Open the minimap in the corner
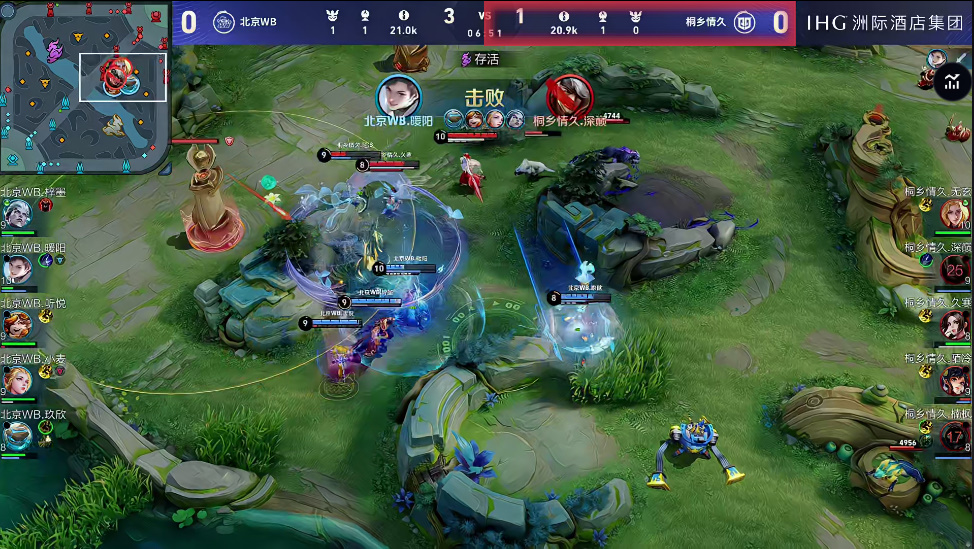Viewport: 974px width, 549px height. (x=84, y=86)
